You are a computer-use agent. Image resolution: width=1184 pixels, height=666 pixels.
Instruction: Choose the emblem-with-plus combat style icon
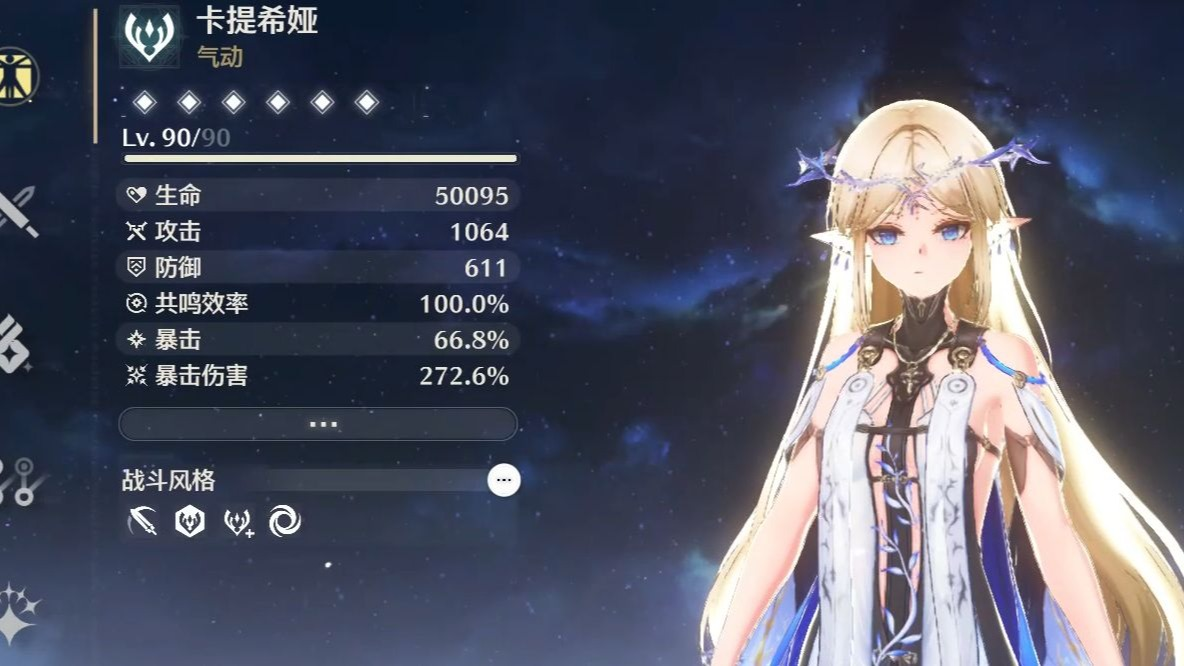point(238,520)
